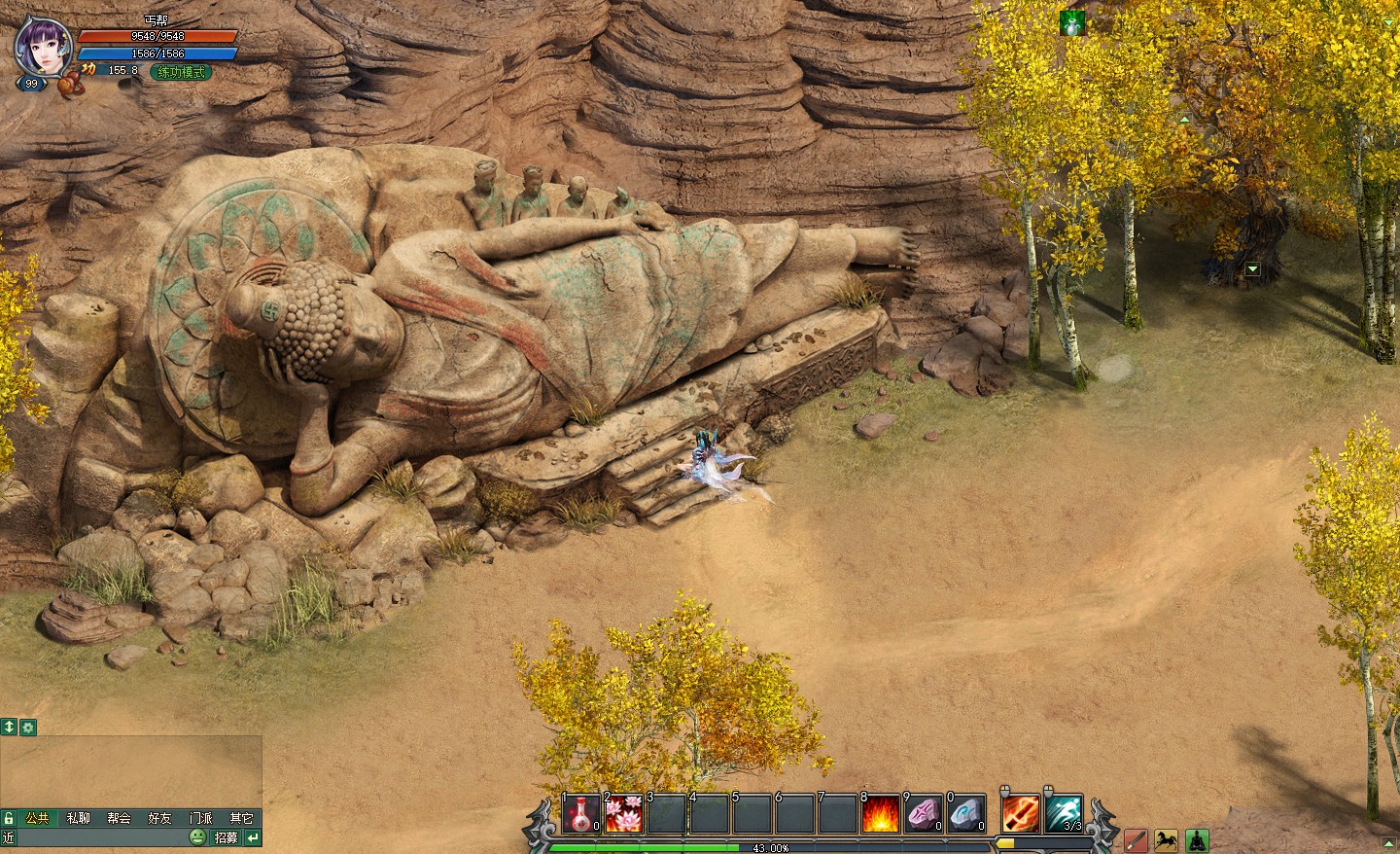Use the red potion in hotbar slot 1
Screen dimensions: 1400x854
581,813
